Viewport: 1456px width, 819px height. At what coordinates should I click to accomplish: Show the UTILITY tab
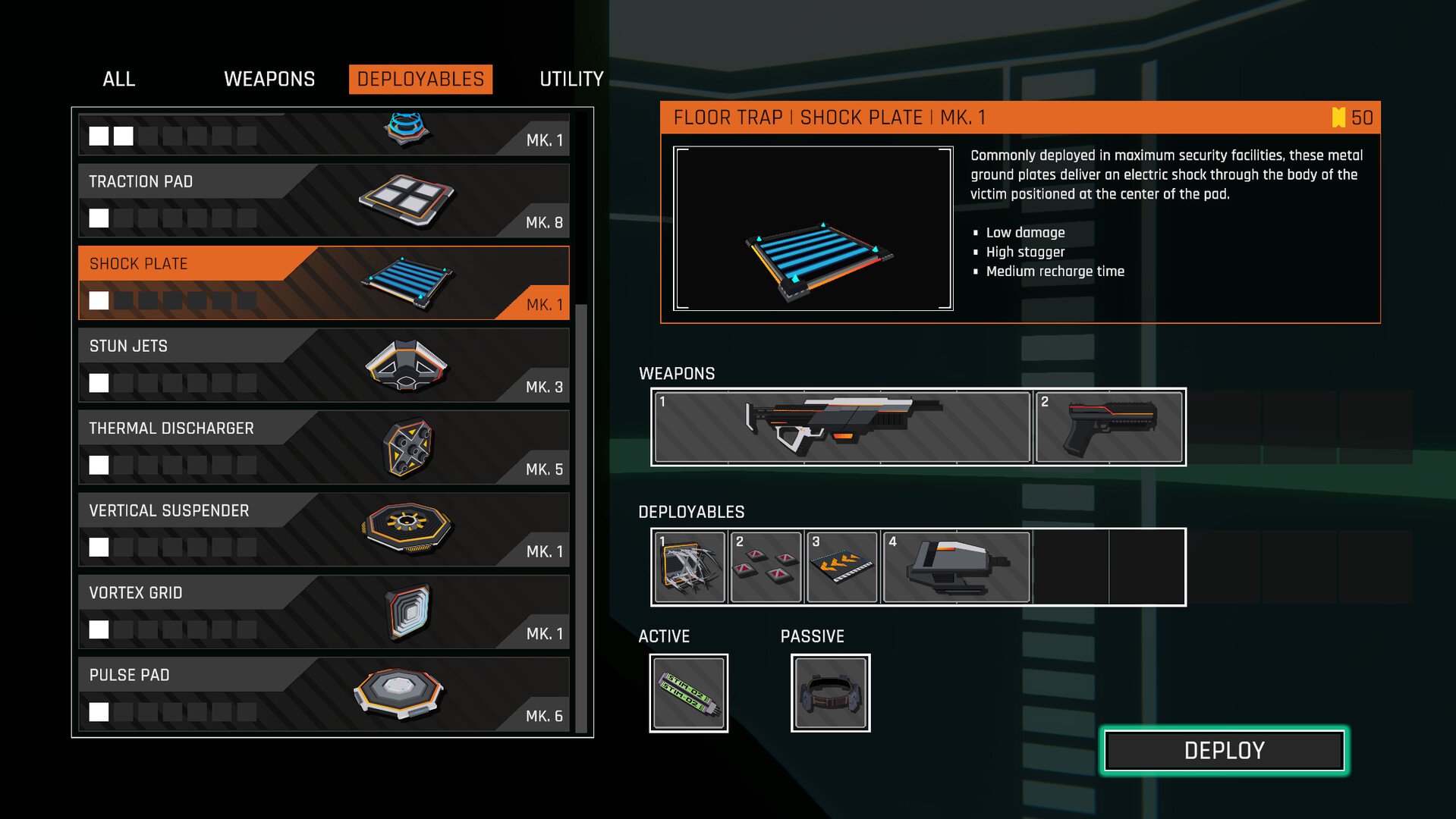click(x=571, y=79)
